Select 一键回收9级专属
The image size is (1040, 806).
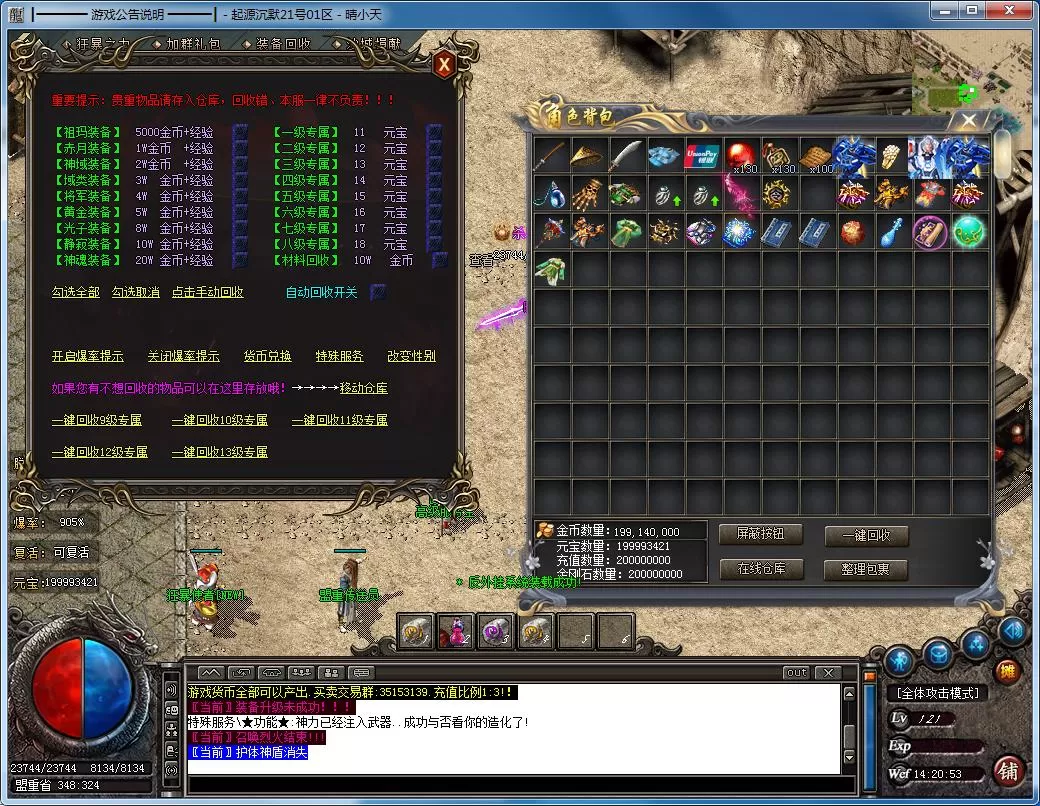click(x=97, y=420)
